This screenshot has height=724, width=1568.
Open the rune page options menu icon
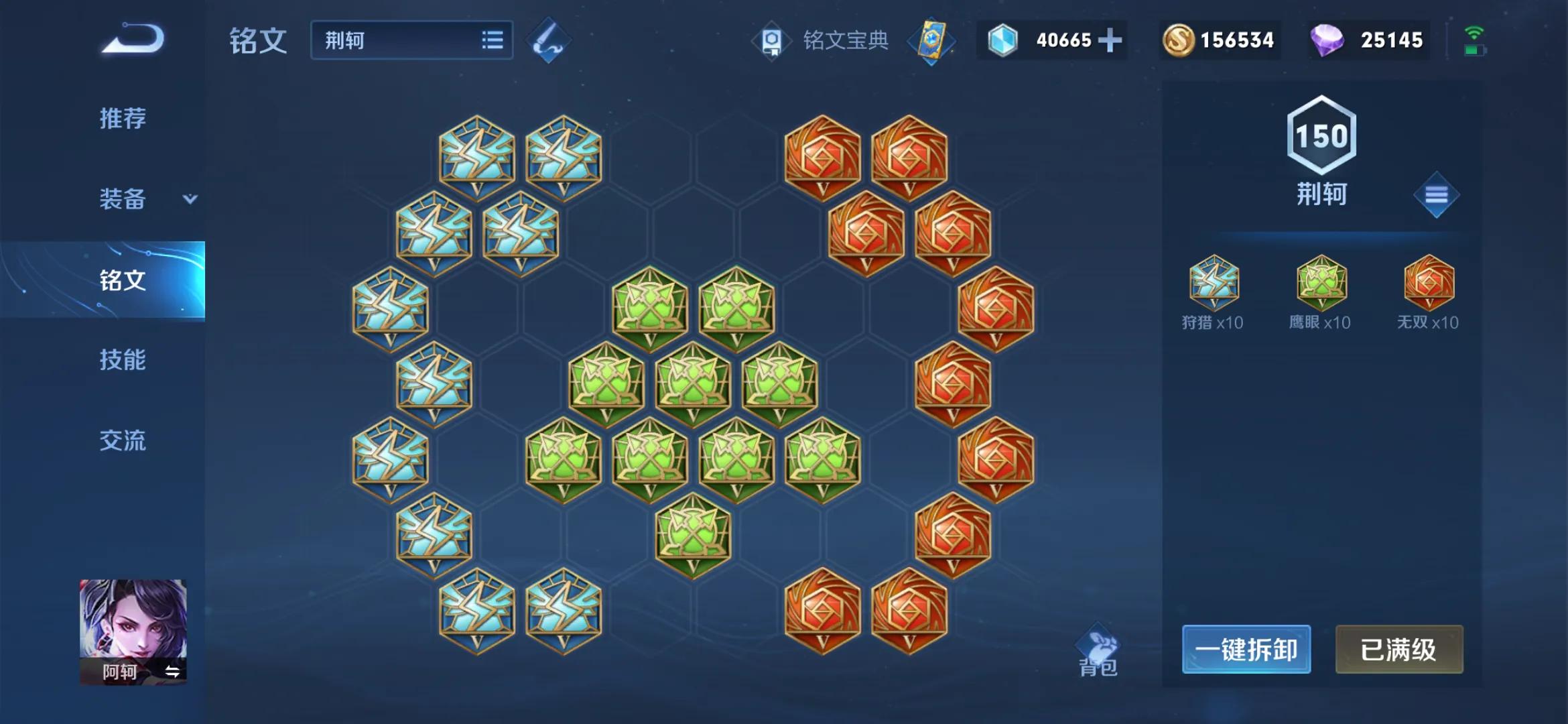pos(1435,194)
